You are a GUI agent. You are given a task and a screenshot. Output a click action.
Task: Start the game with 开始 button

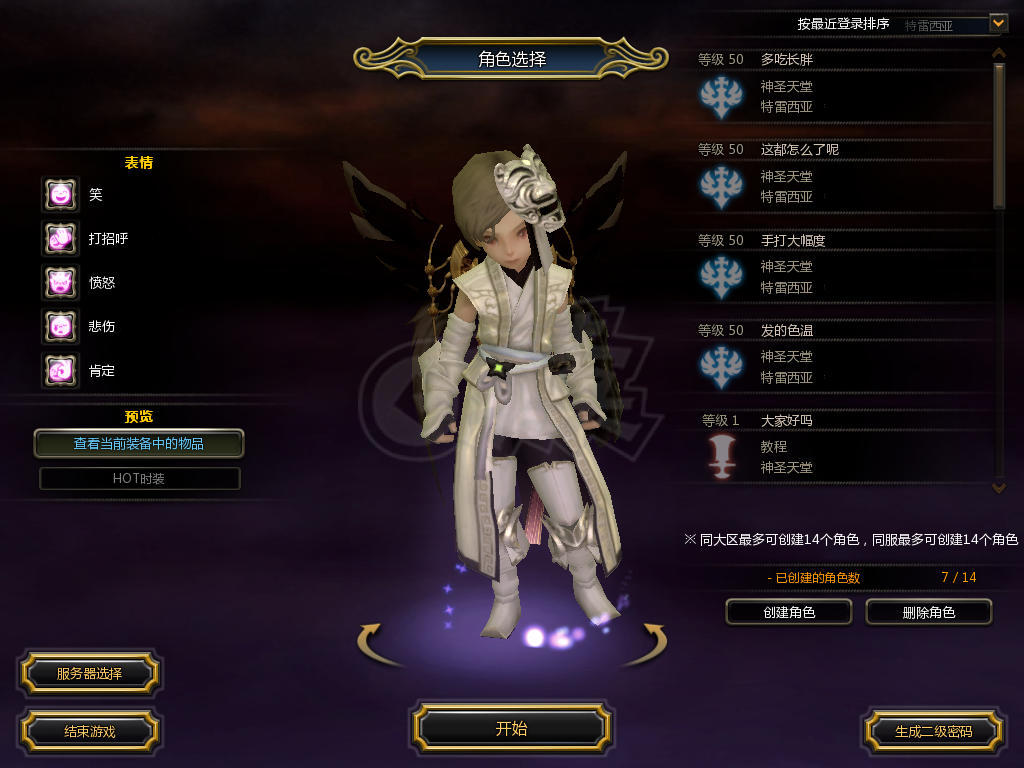(511, 728)
